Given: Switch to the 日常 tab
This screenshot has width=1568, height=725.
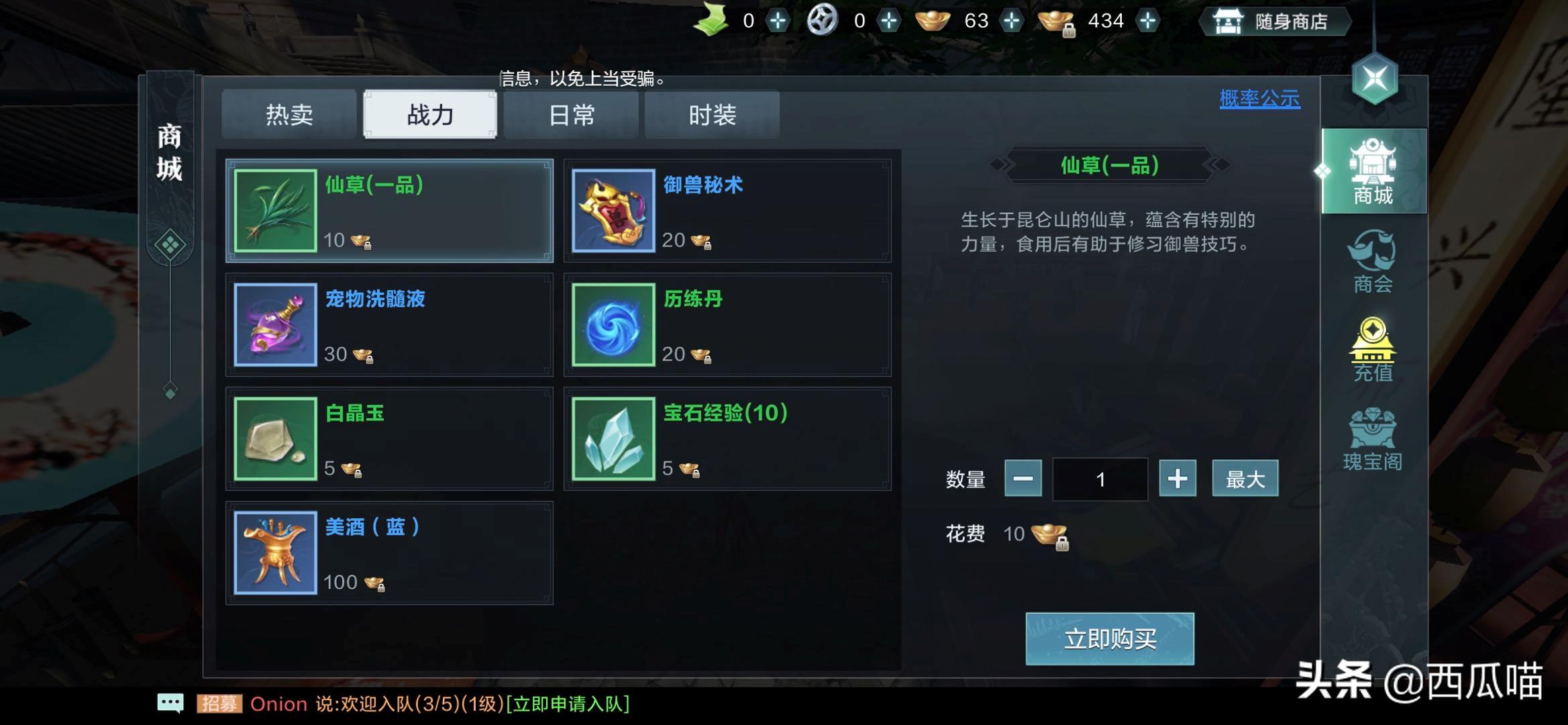Looking at the screenshot, I should pyautogui.click(x=571, y=115).
